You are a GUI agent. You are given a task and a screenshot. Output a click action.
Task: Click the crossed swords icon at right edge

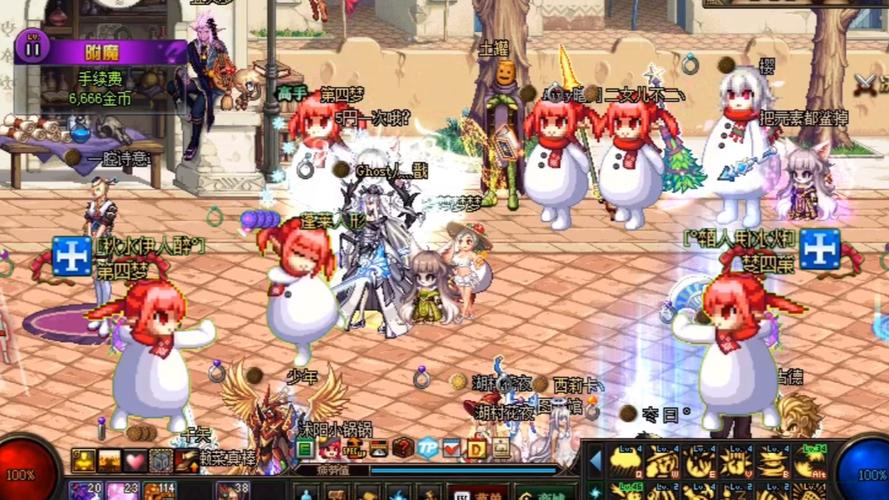(865, 84)
